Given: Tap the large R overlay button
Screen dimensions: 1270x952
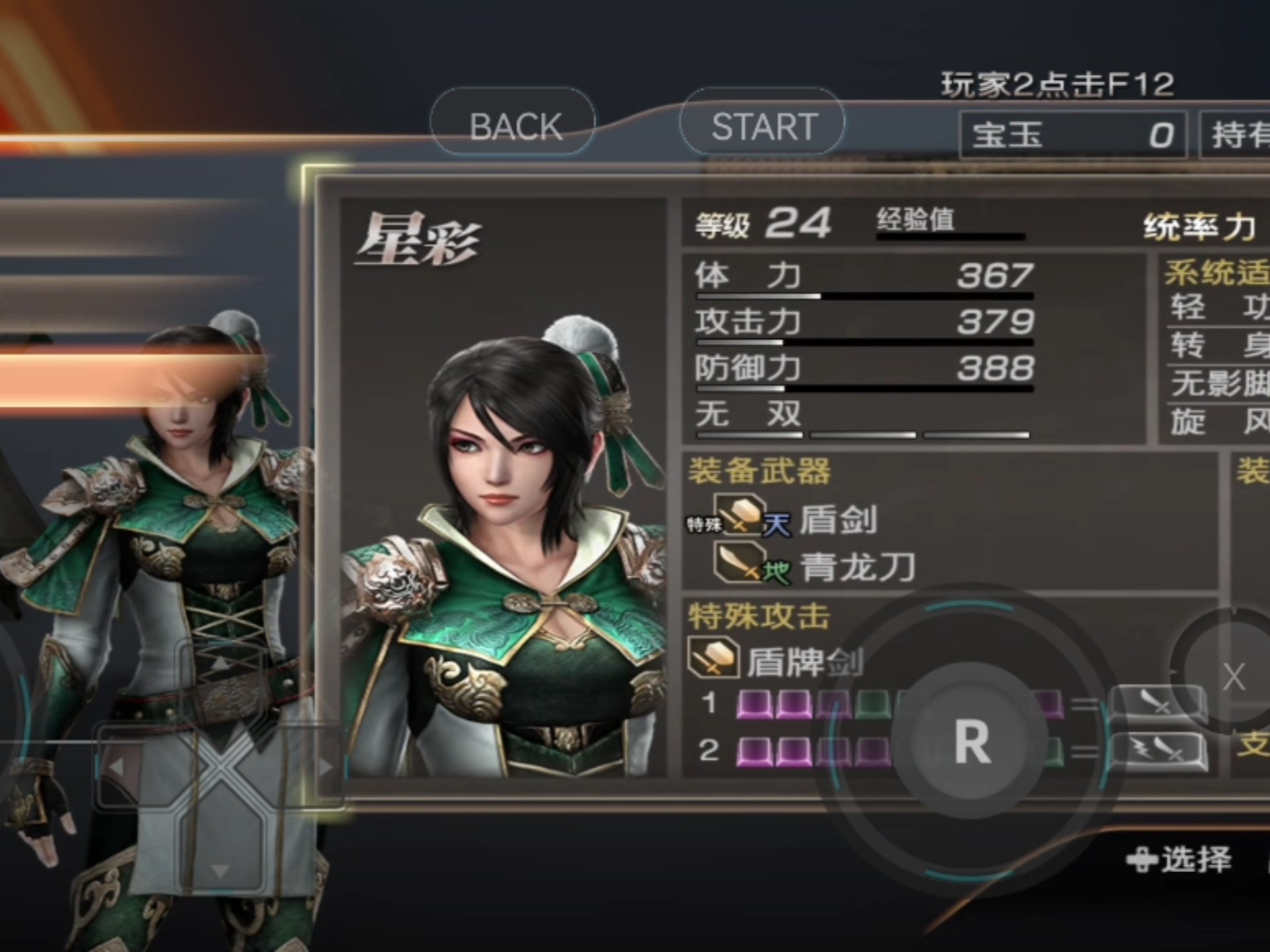Looking at the screenshot, I should [971, 740].
